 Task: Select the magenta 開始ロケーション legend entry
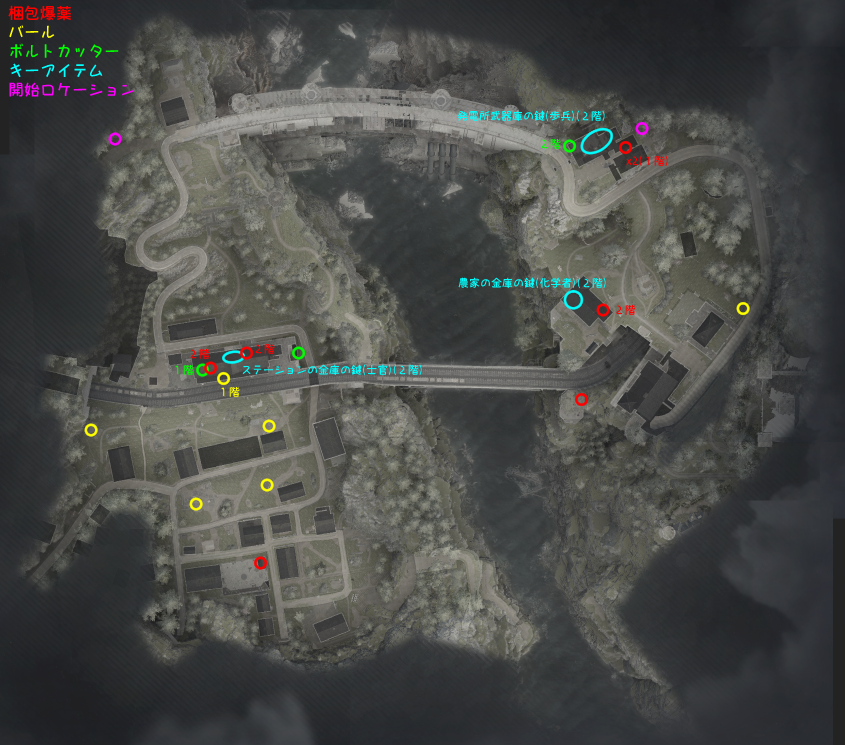[71, 89]
